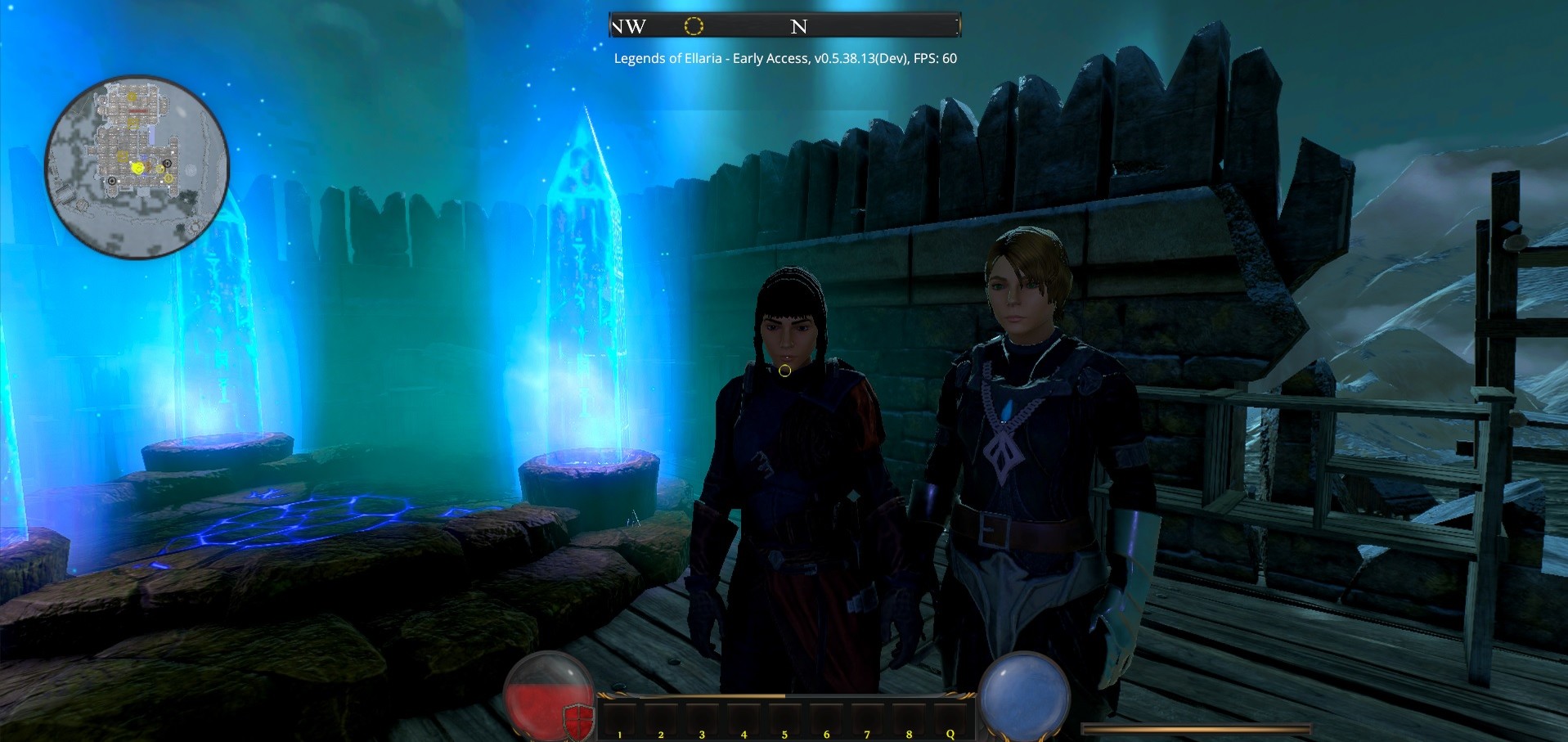Toggle hotbar slot 8 active

(909, 720)
